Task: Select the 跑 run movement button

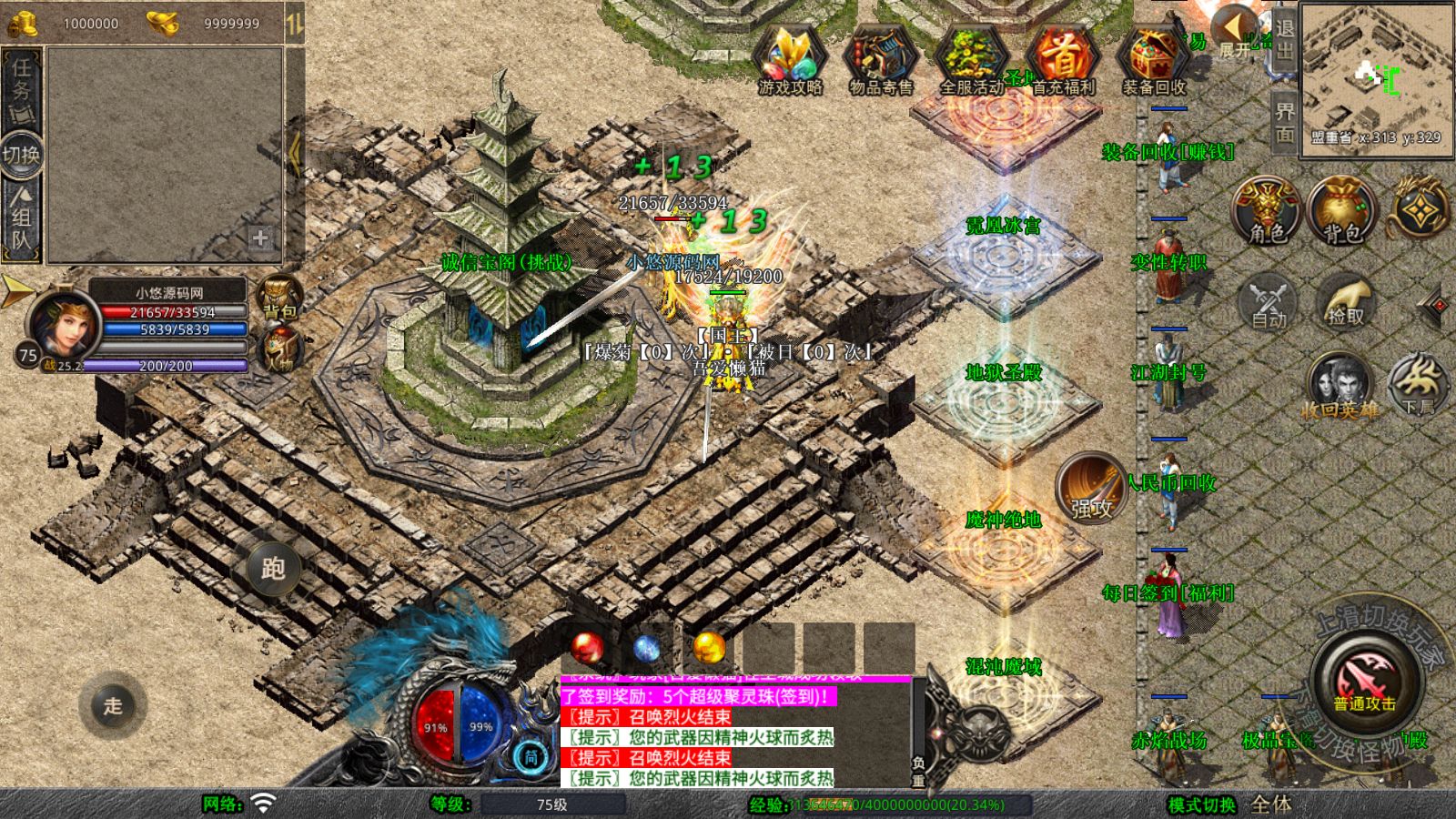Action: click(273, 569)
